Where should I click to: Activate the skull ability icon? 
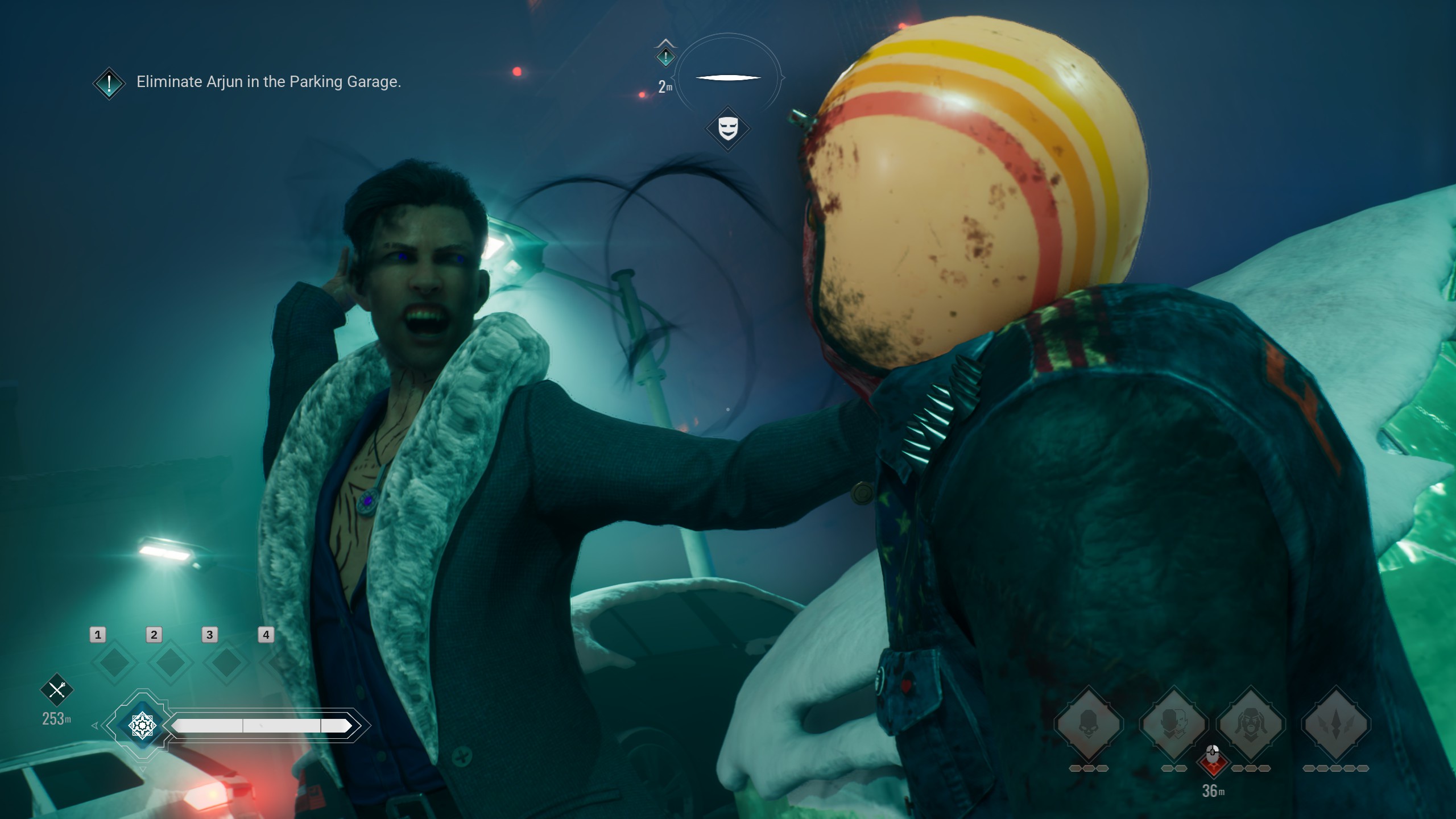(x=1088, y=725)
